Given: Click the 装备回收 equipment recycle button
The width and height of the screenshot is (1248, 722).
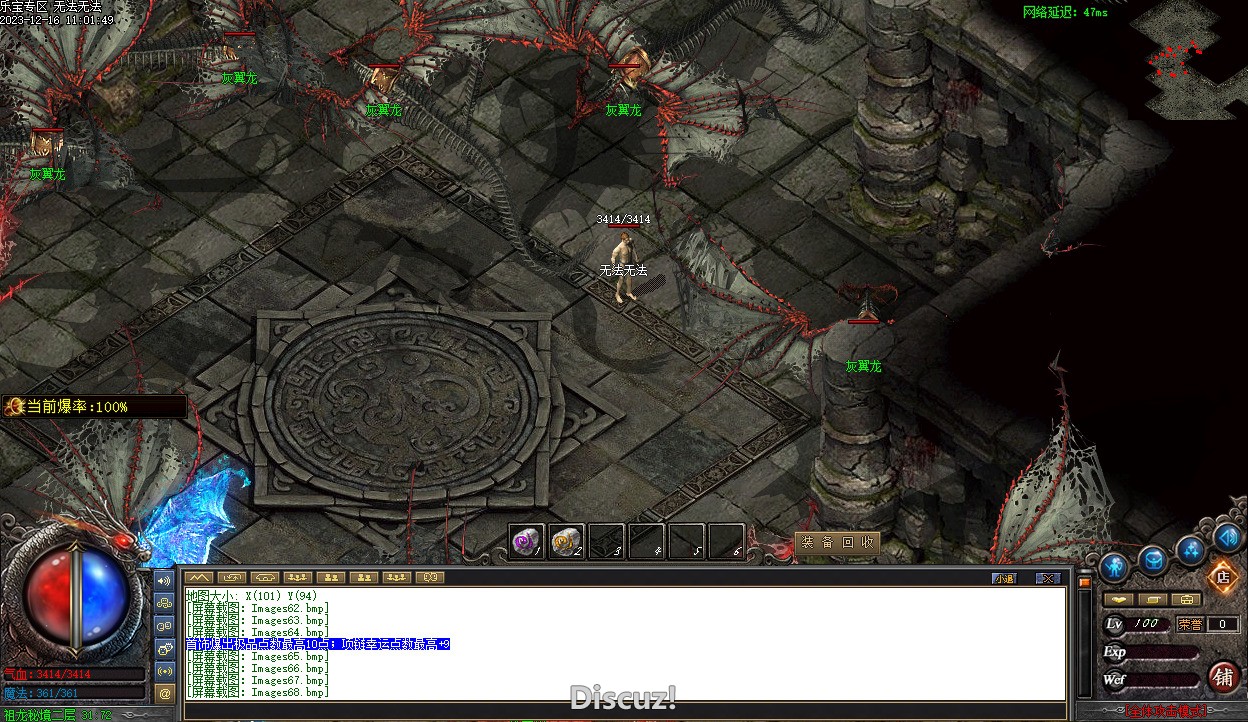Looking at the screenshot, I should [x=838, y=543].
